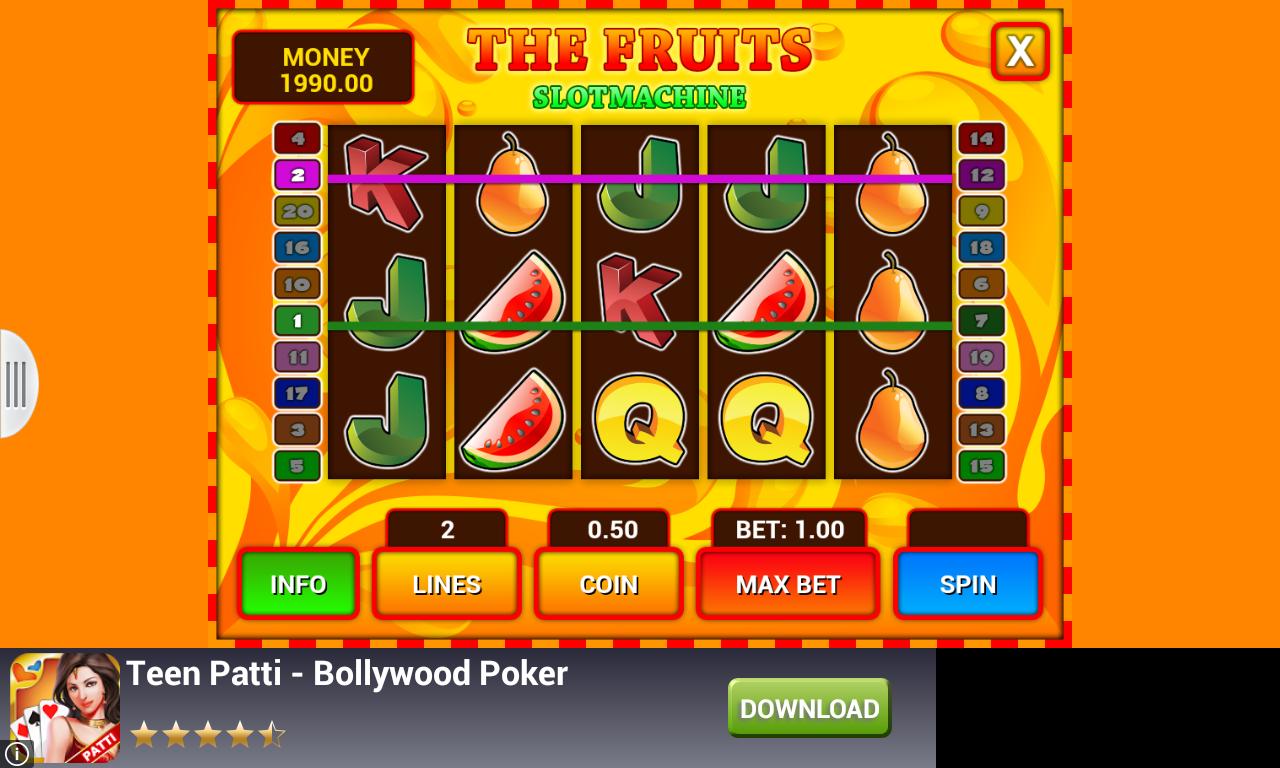1280x768 pixels.
Task: Activate payline 18 on the right
Action: coord(981,247)
